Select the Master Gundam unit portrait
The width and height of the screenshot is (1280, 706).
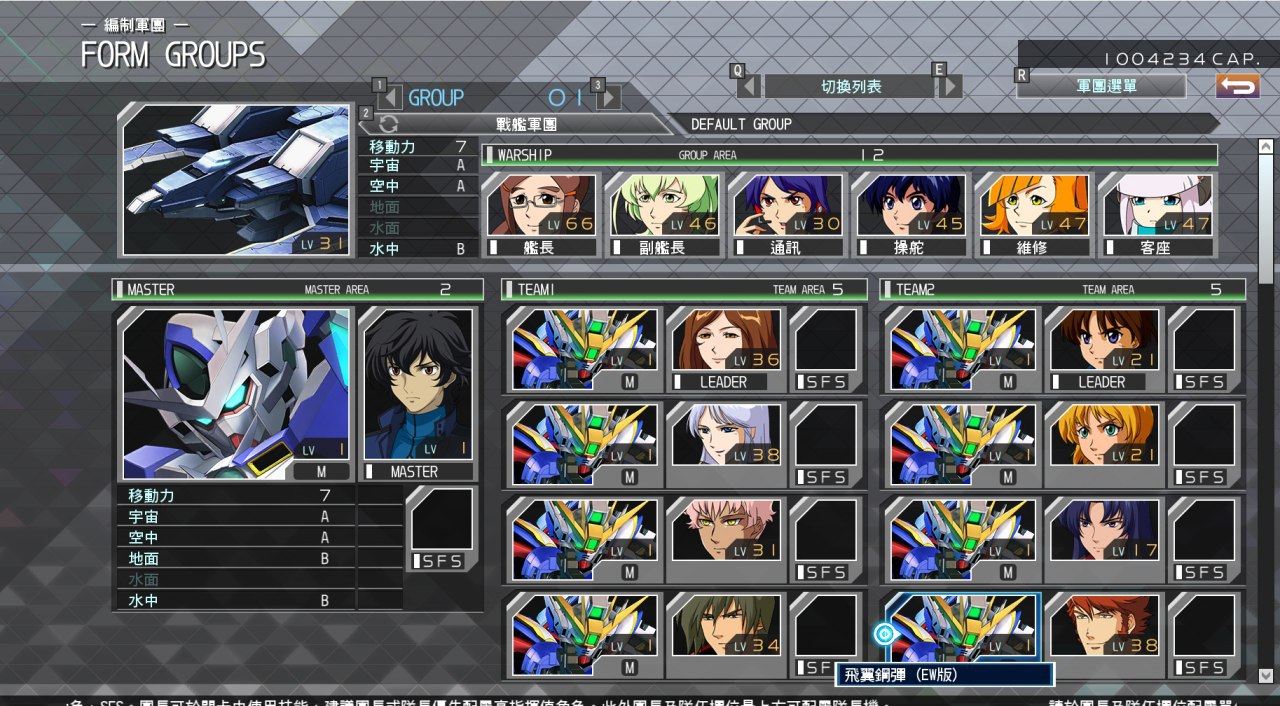(236, 394)
